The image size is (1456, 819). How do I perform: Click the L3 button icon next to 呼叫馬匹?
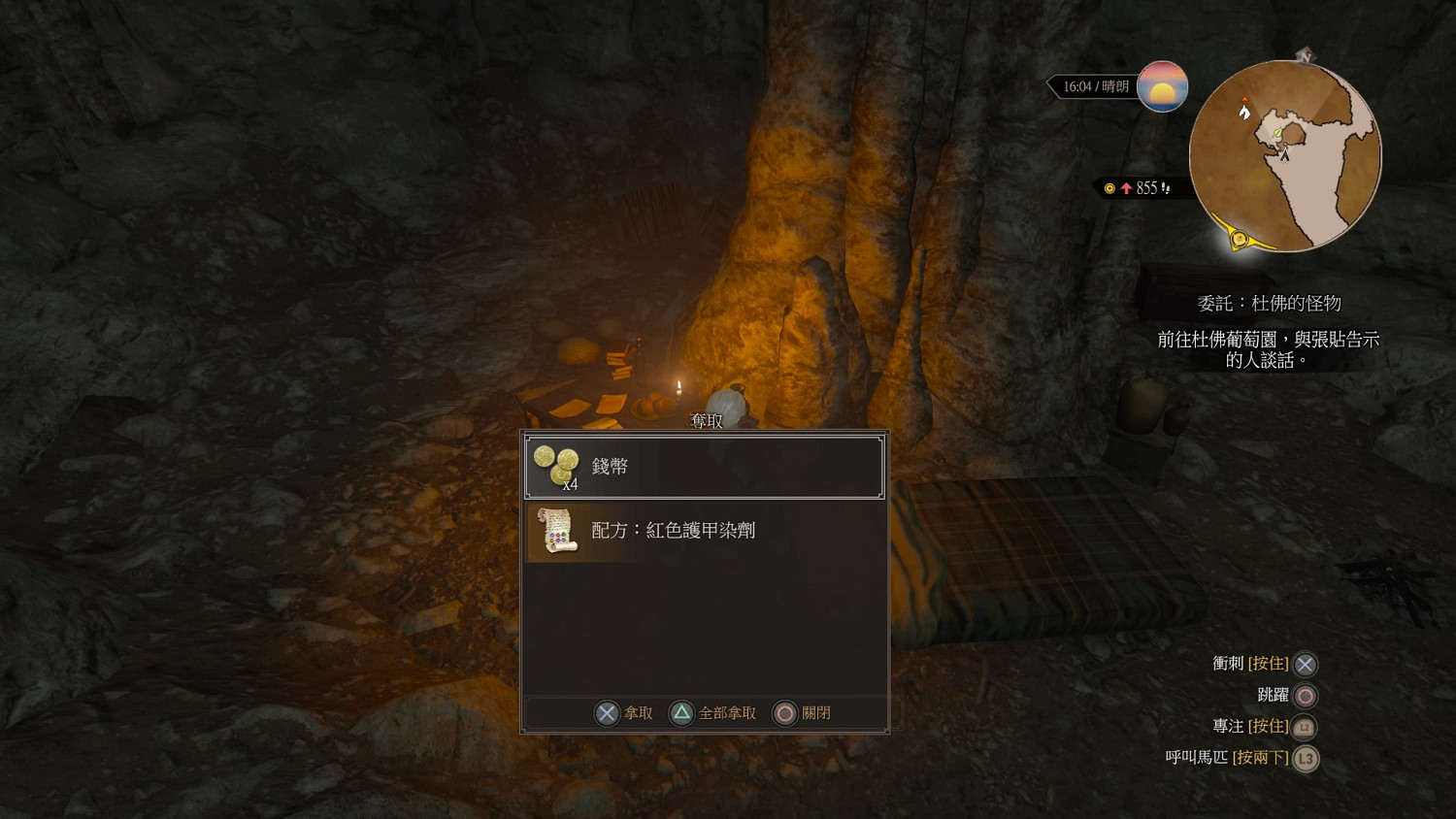1305,759
